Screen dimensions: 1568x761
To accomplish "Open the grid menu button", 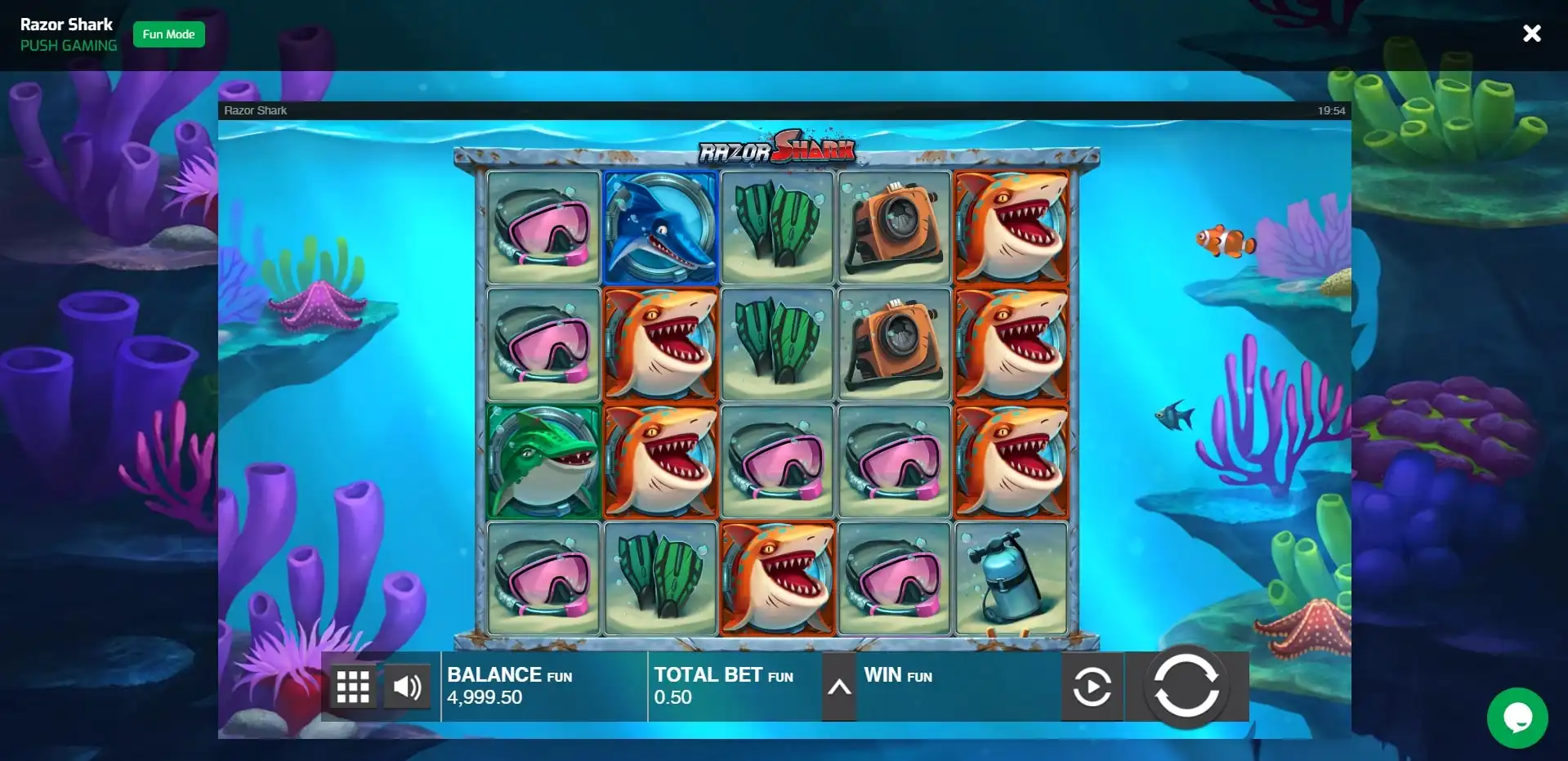I will click(x=353, y=687).
